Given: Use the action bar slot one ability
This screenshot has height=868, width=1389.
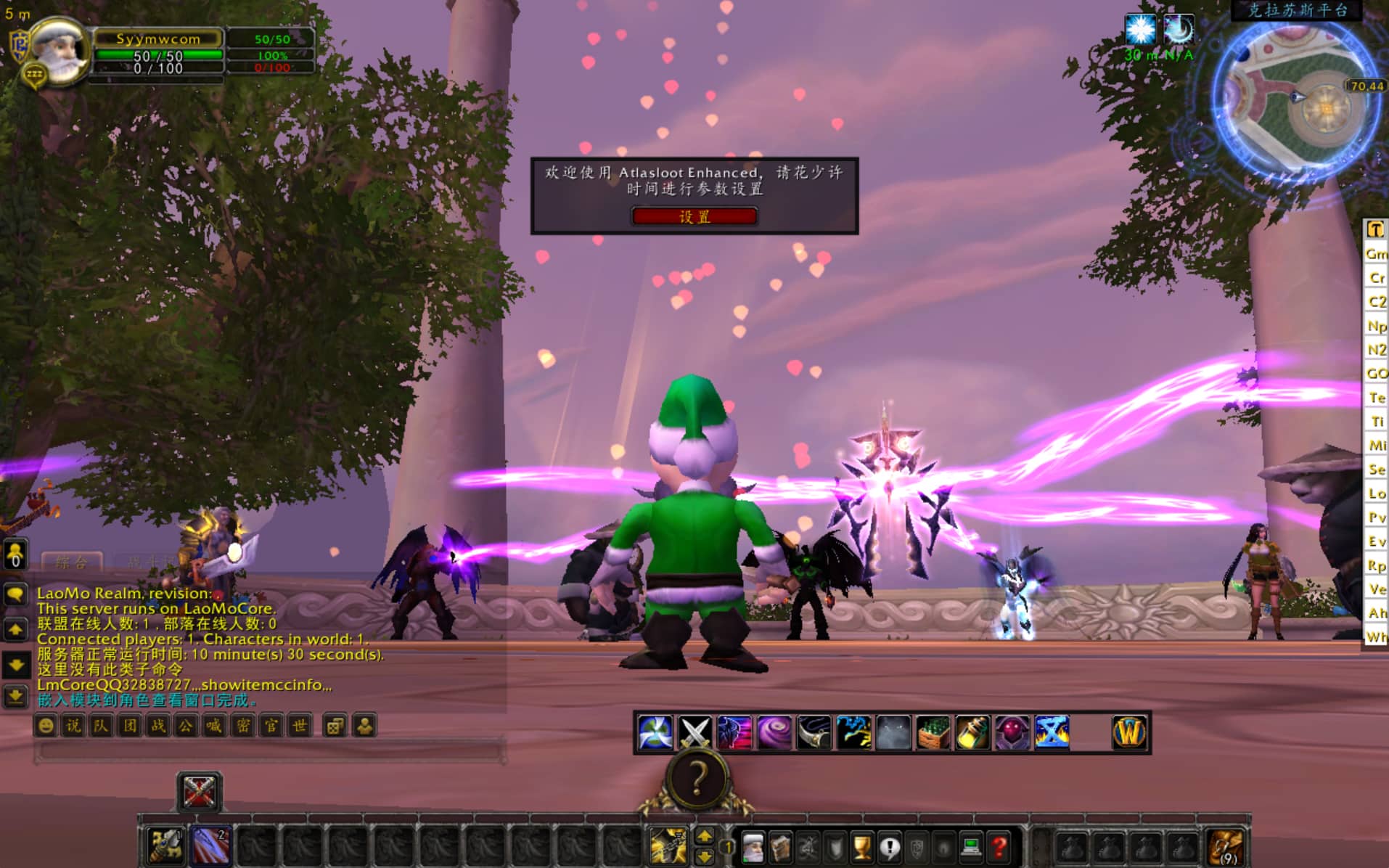Looking at the screenshot, I should (x=165, y=846).
